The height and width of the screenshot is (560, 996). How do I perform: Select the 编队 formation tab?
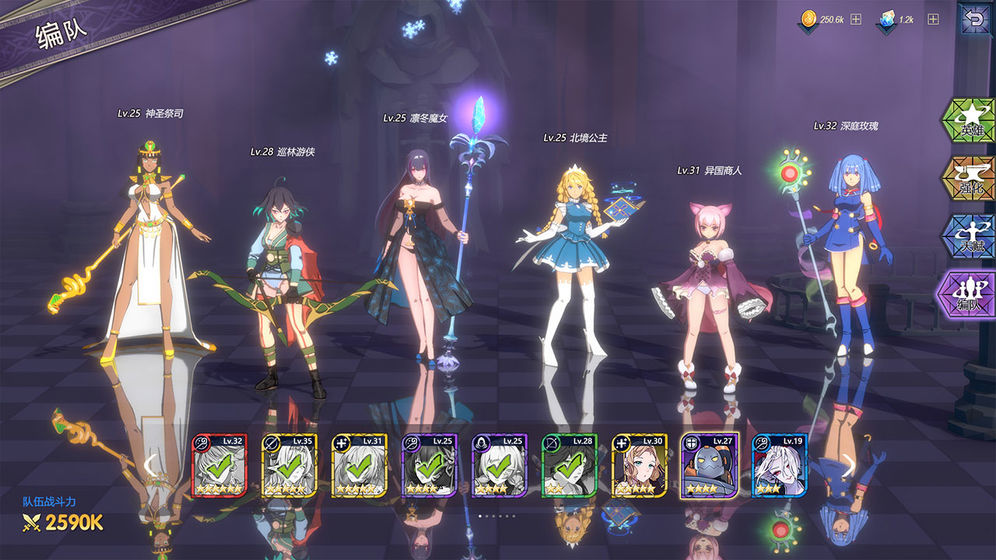click(967, 295)
